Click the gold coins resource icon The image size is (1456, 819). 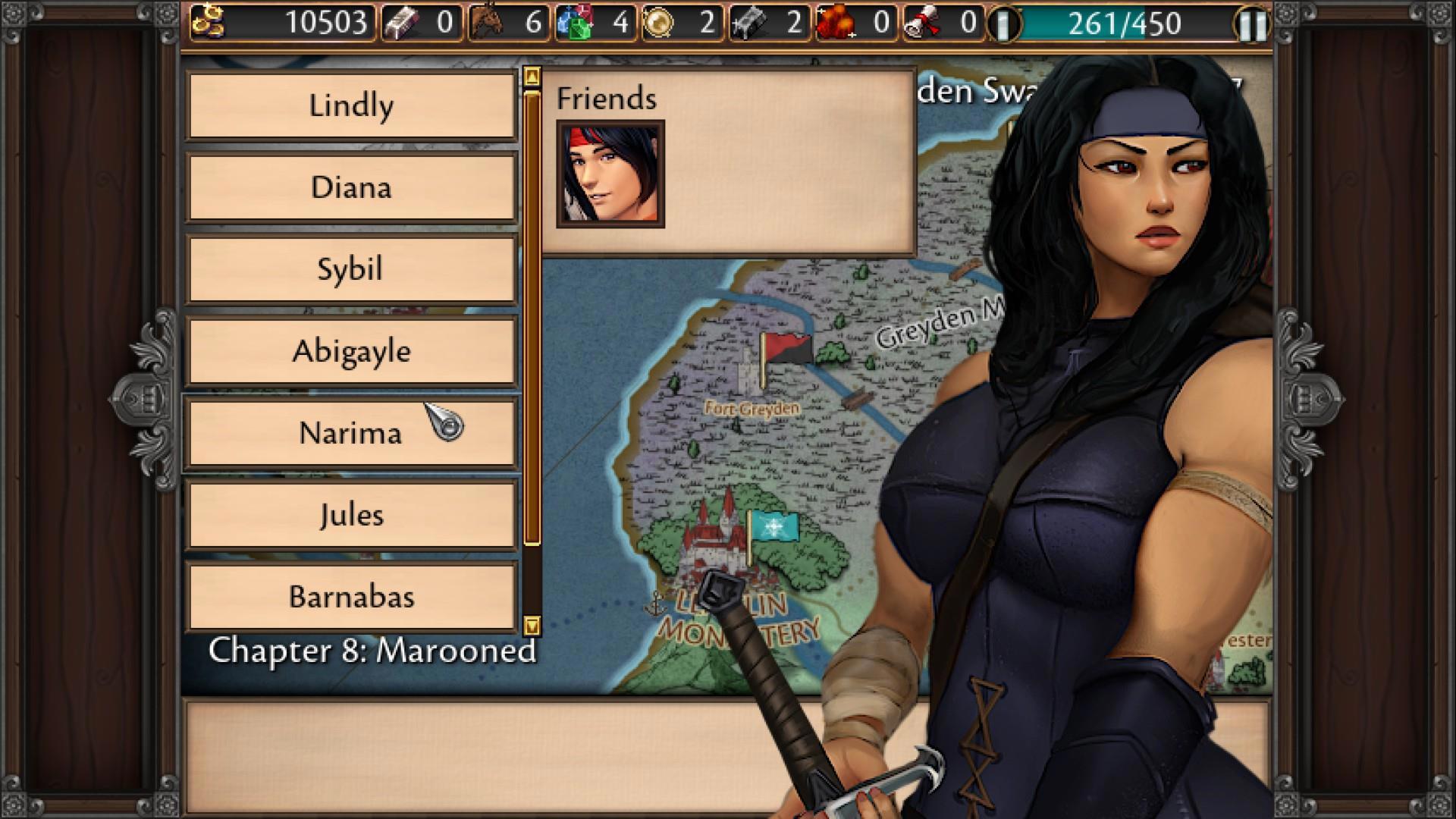[207, 22]
